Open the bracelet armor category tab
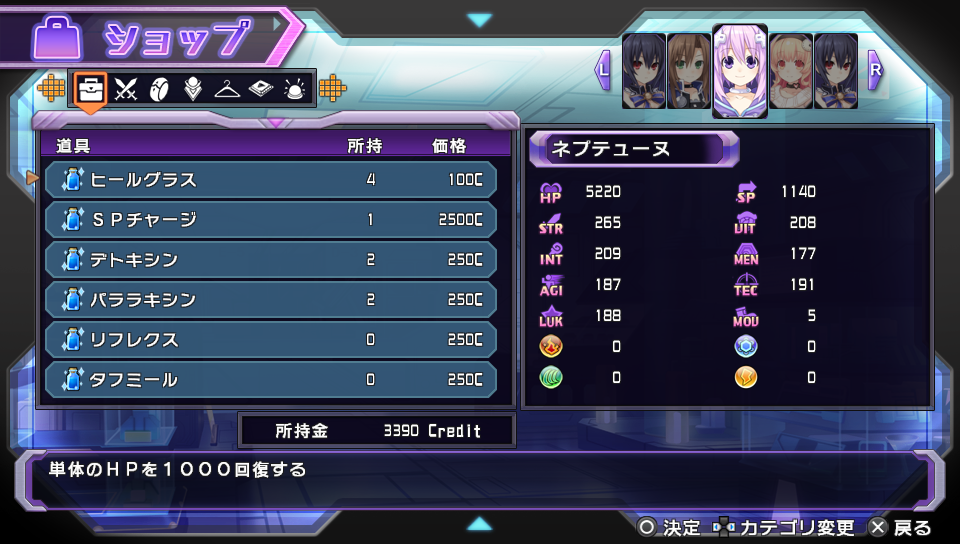960x544 pixels. point(159,89)
